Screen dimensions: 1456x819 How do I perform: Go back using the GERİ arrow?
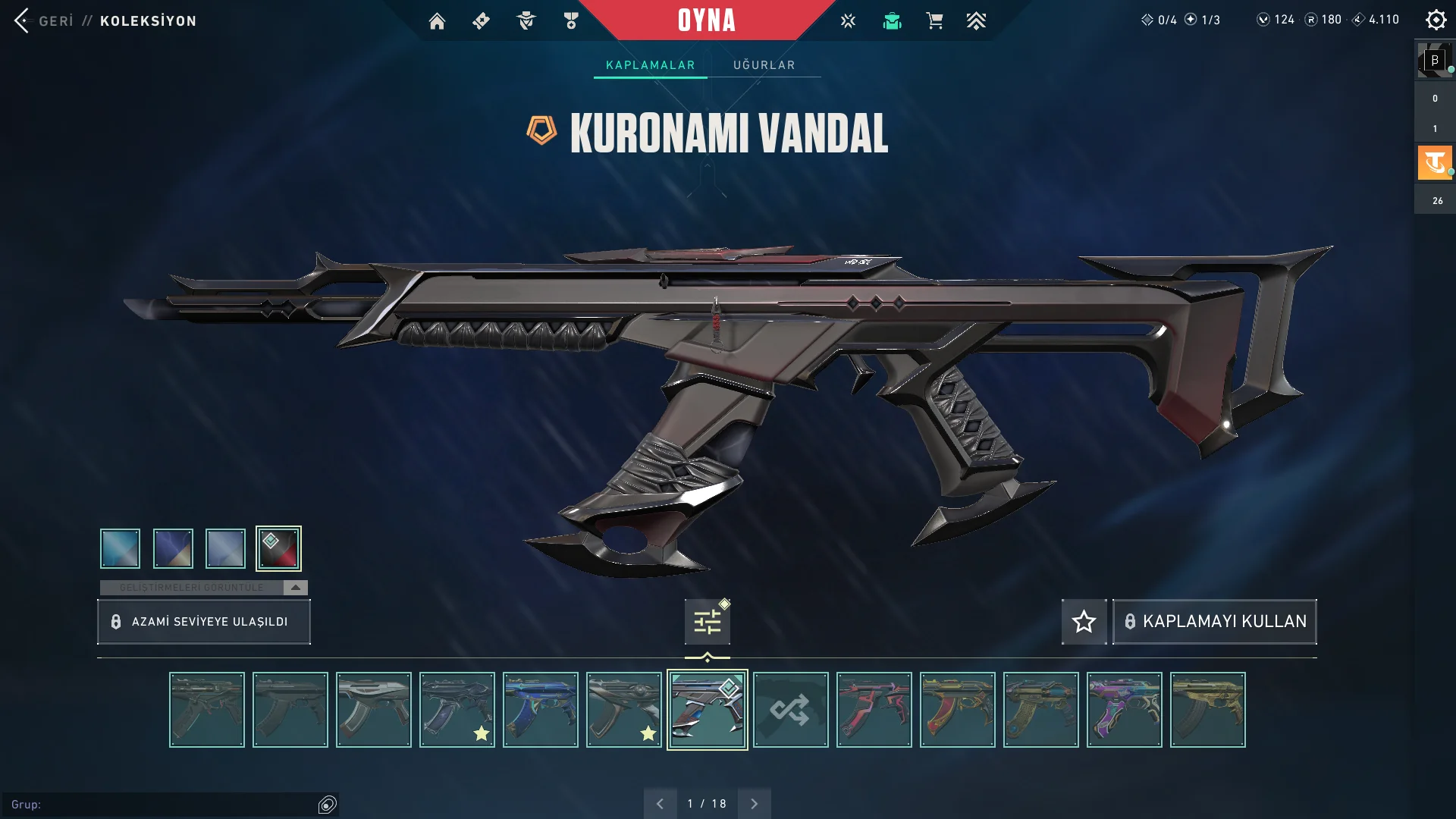pyautogui.click(x=23, y=20)
